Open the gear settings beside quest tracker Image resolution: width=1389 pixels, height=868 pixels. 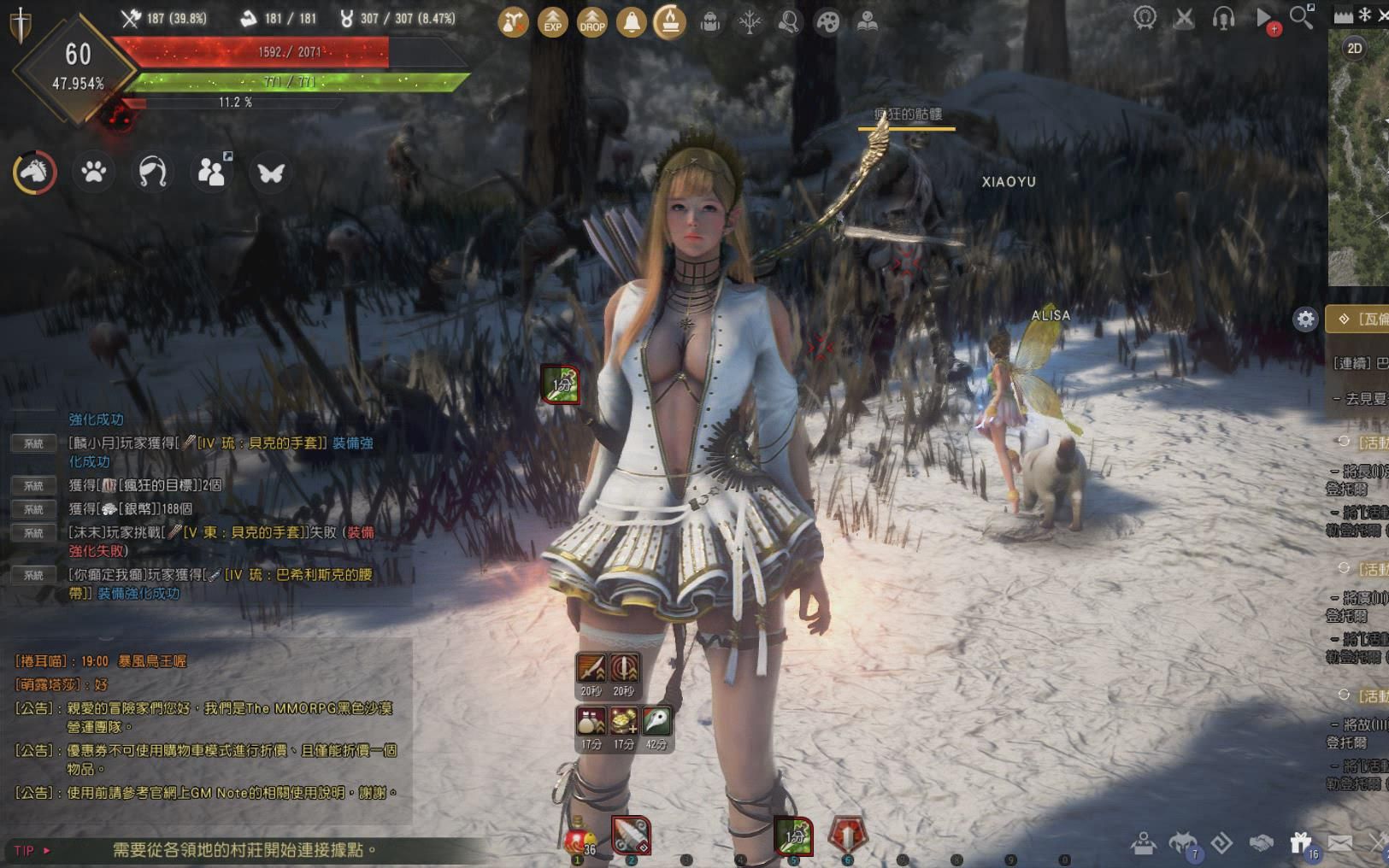click(1305, 320)
